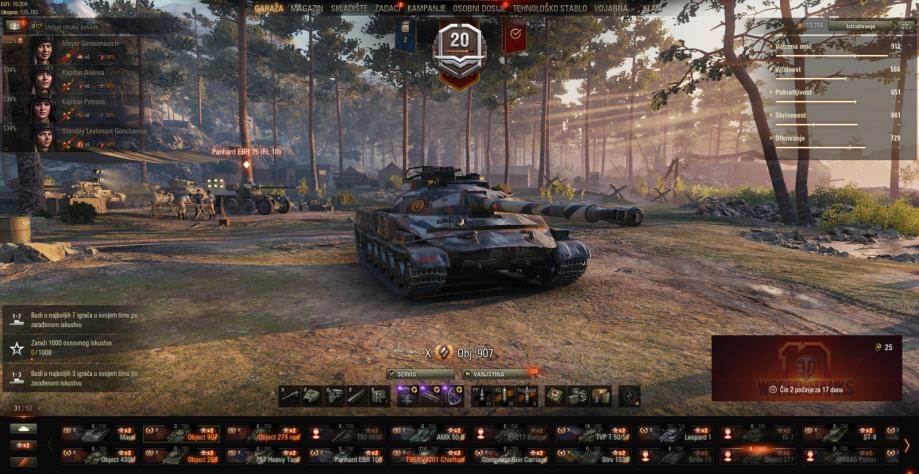Select the TVP T 50/51 tank

click(x=596, y=434)
